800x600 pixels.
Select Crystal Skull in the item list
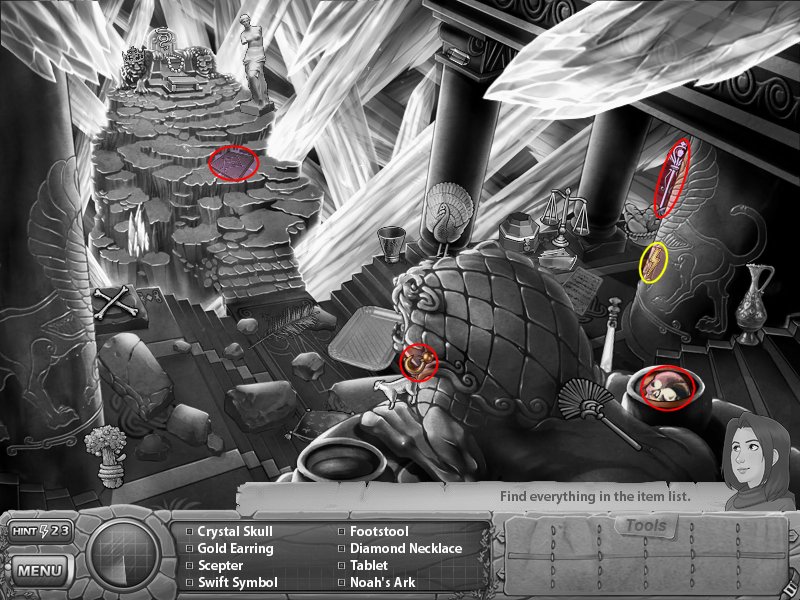[x=234, y=532]
